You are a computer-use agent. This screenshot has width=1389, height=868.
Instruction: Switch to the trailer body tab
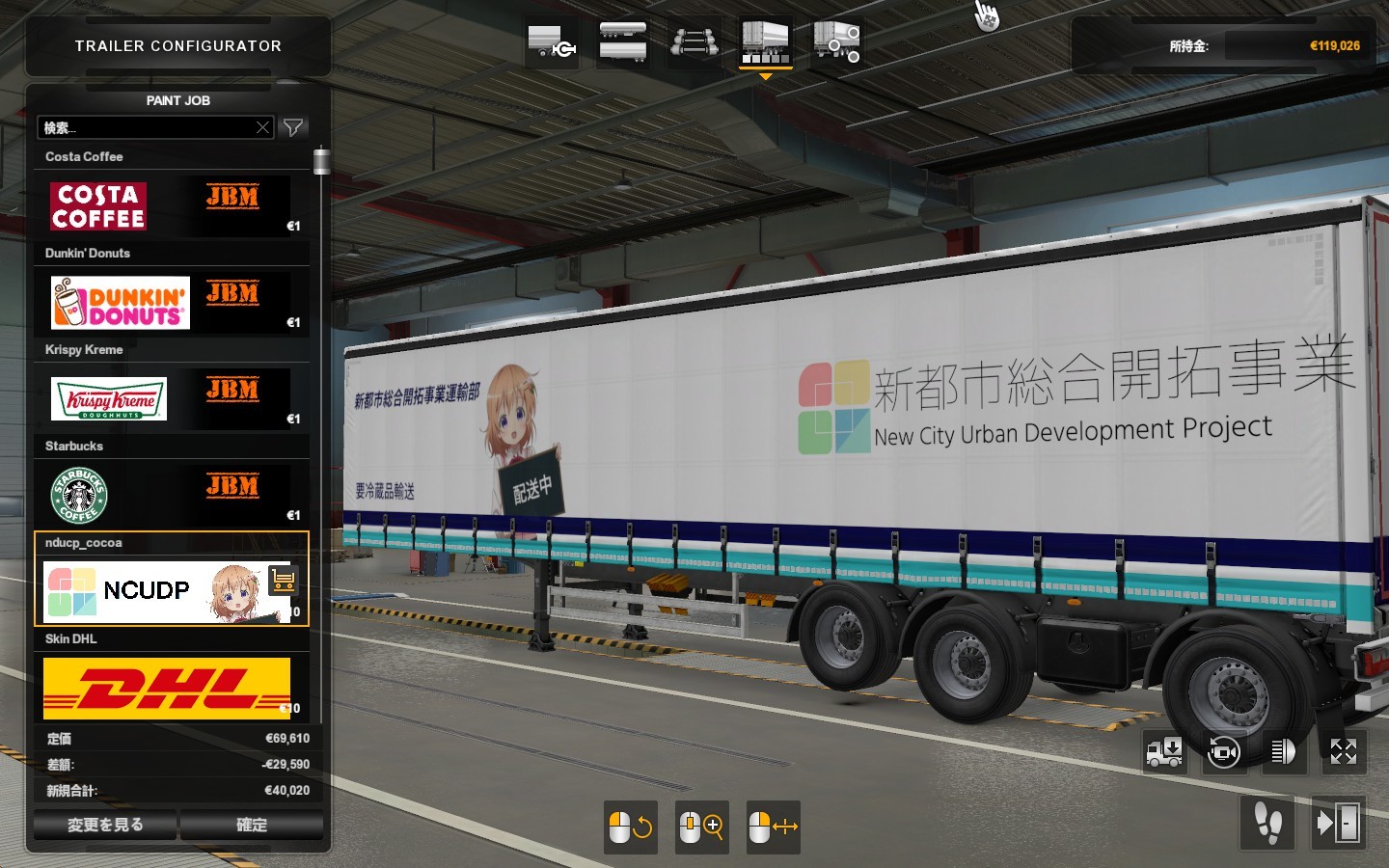623,42
